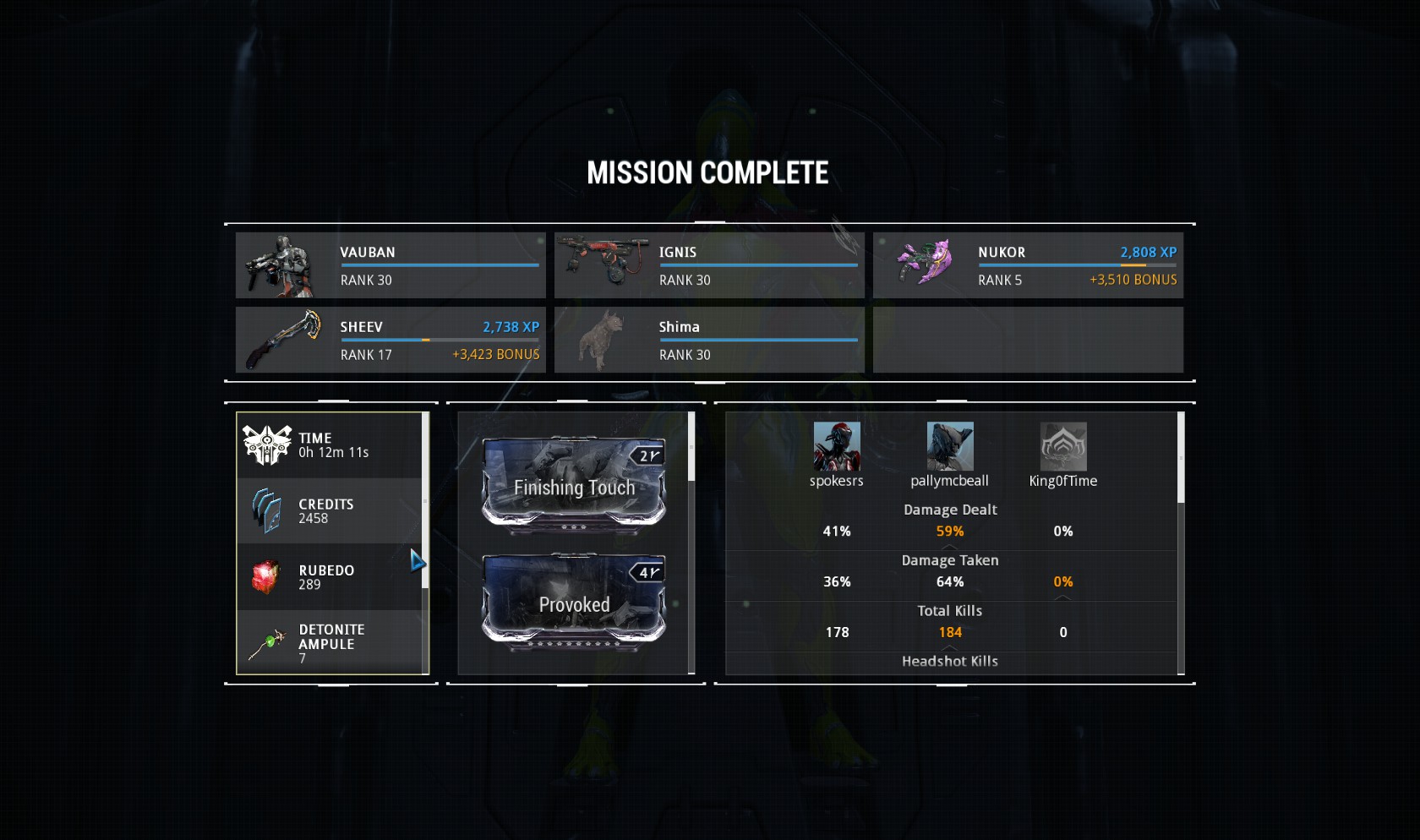Click the mission Time reward row
The image size is (1420, 840).
[x=330, y=445]
